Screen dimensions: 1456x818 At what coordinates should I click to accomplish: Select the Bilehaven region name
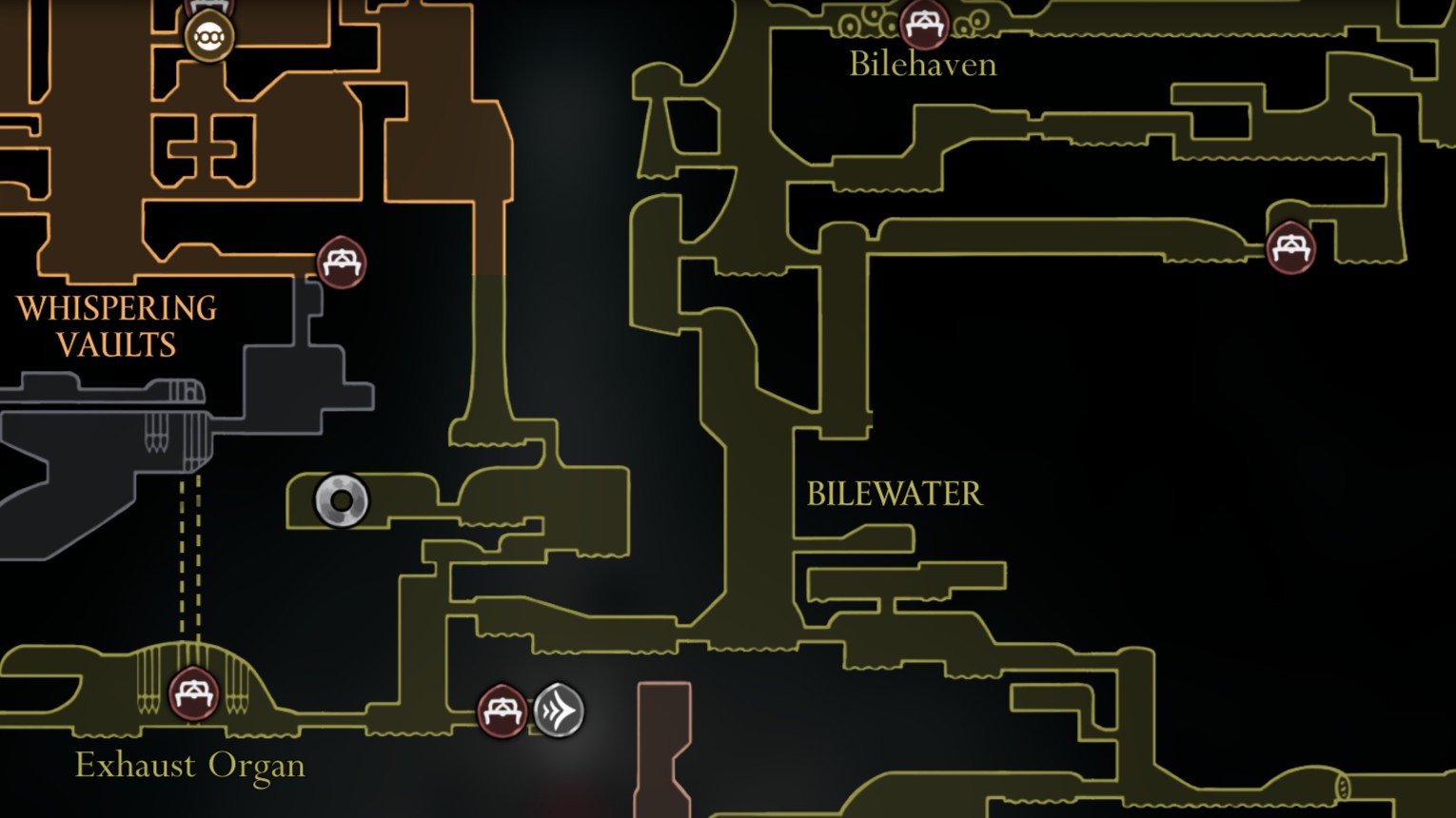click(x=921, y=65)
